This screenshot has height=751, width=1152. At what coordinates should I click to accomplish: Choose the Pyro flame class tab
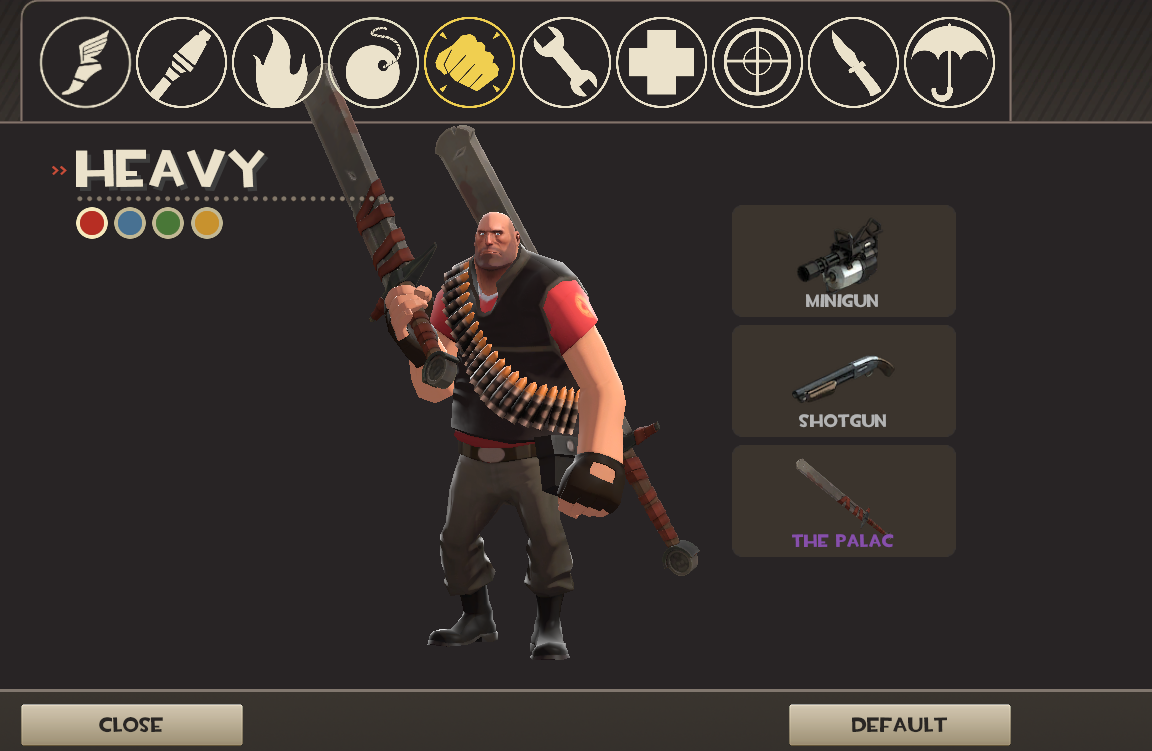[x=277, y=62]
